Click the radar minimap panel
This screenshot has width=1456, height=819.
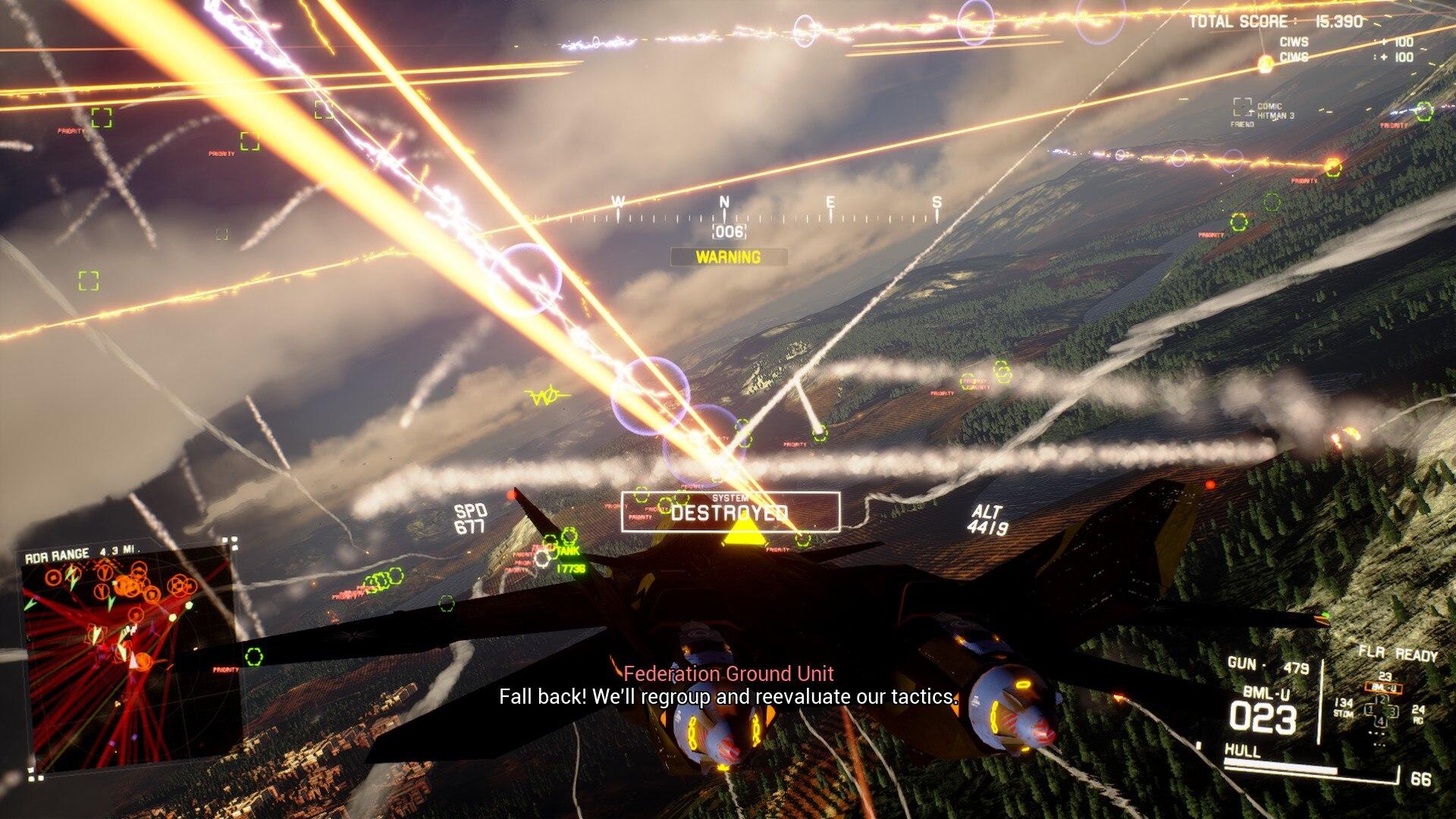pos(127,658)
